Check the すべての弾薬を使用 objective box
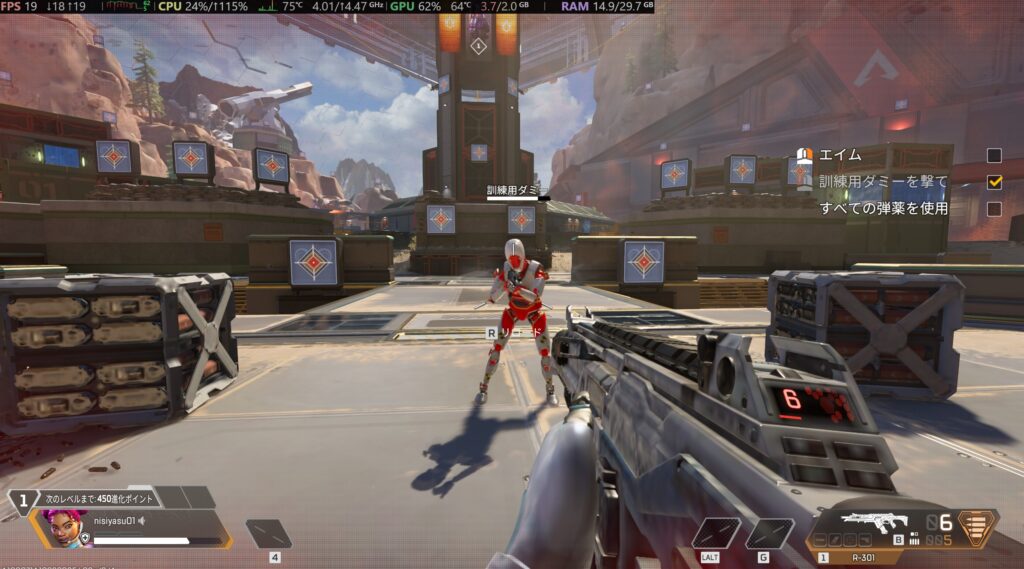Screen dimensions: 1024x569 coord(994,209)
